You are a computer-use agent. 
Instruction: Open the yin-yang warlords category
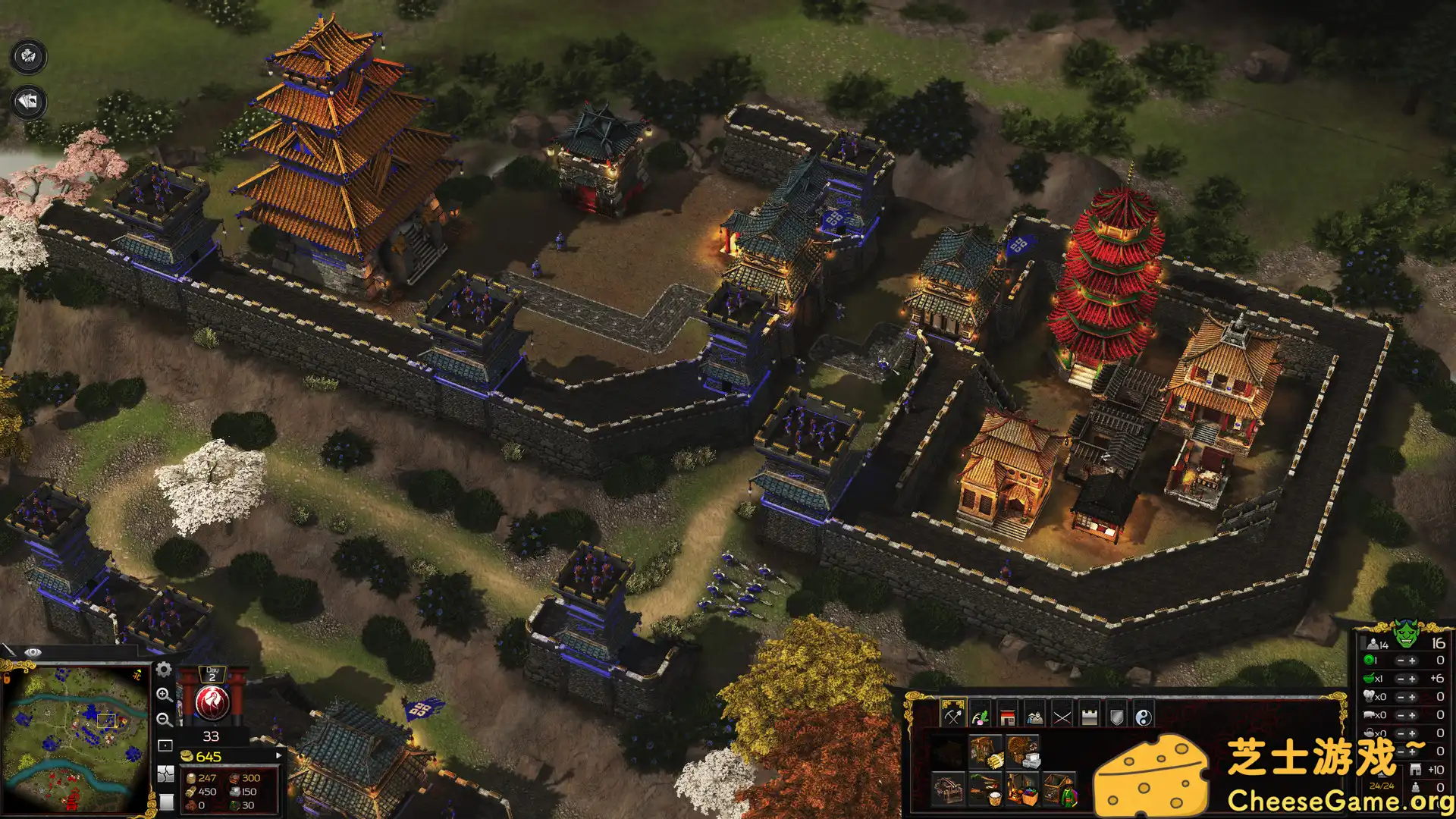click(x=1144, y=717)
